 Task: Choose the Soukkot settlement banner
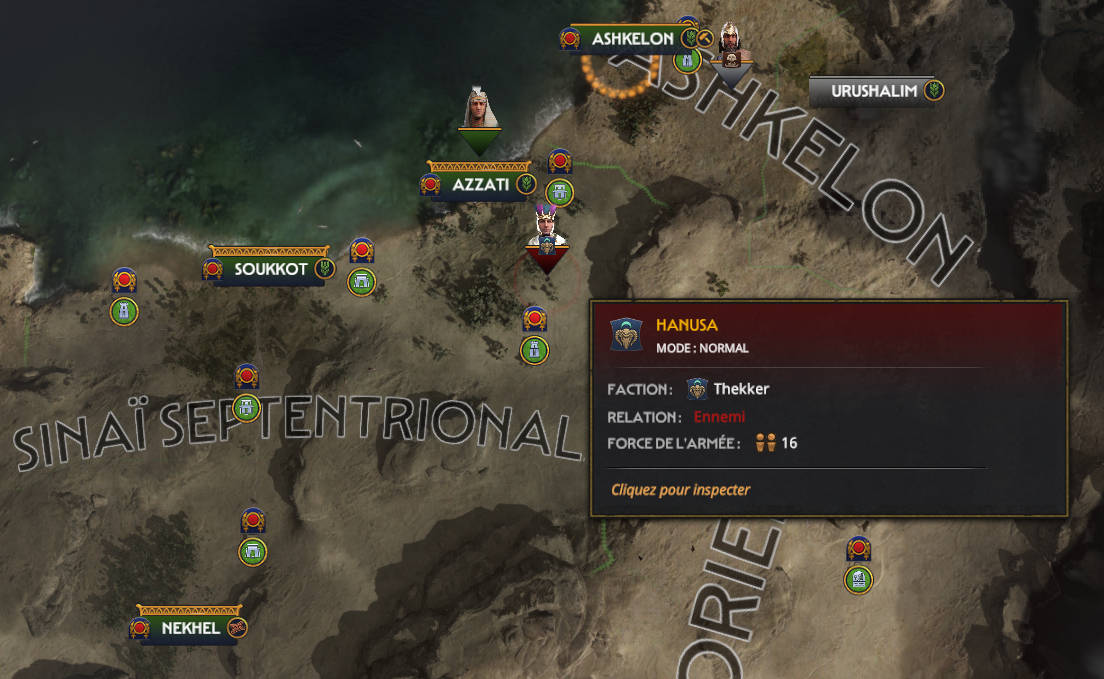pyautogui.click(x=270, y=269)
